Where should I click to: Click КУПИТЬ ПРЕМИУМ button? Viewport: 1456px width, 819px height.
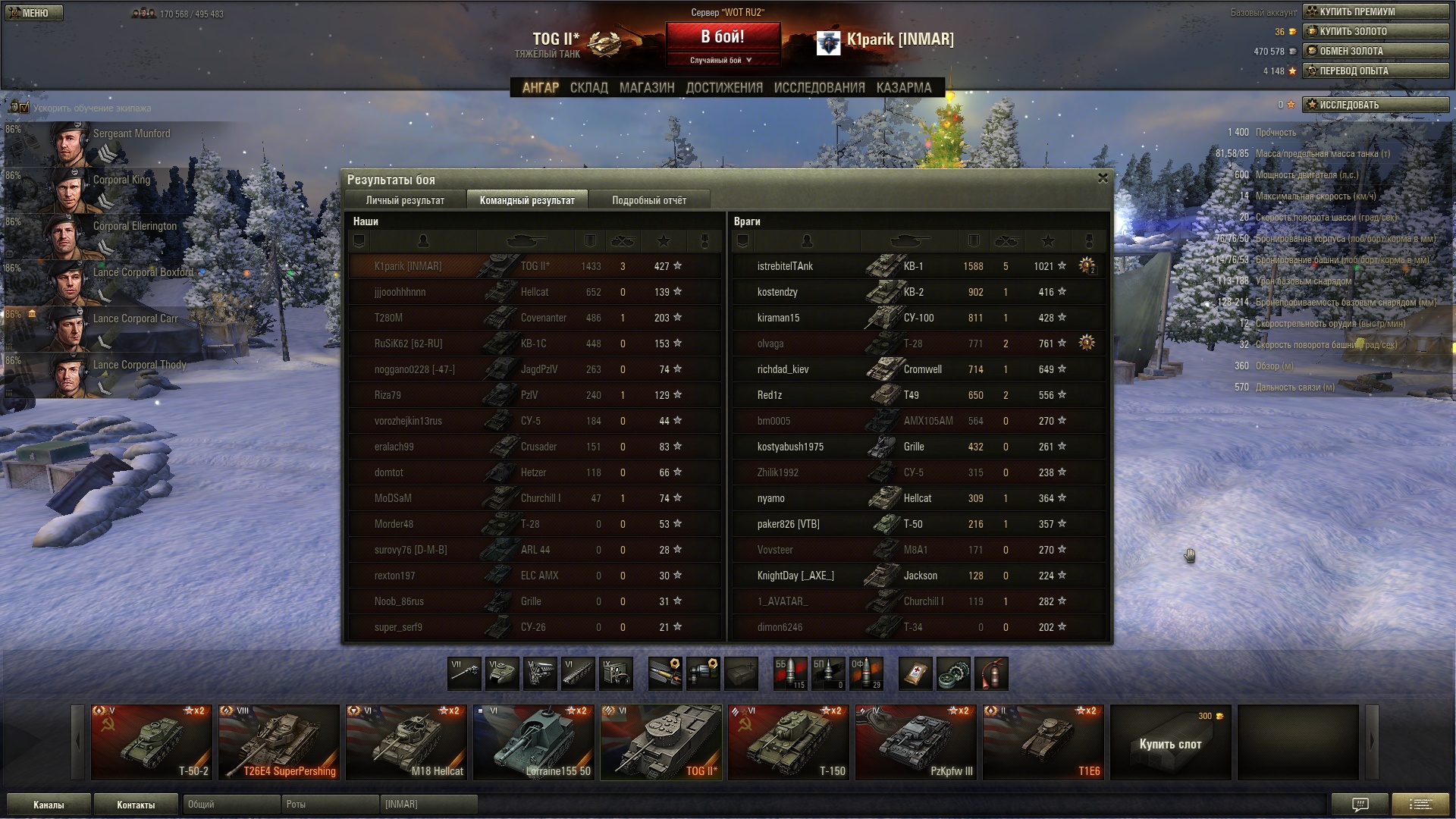(1375, 11)
